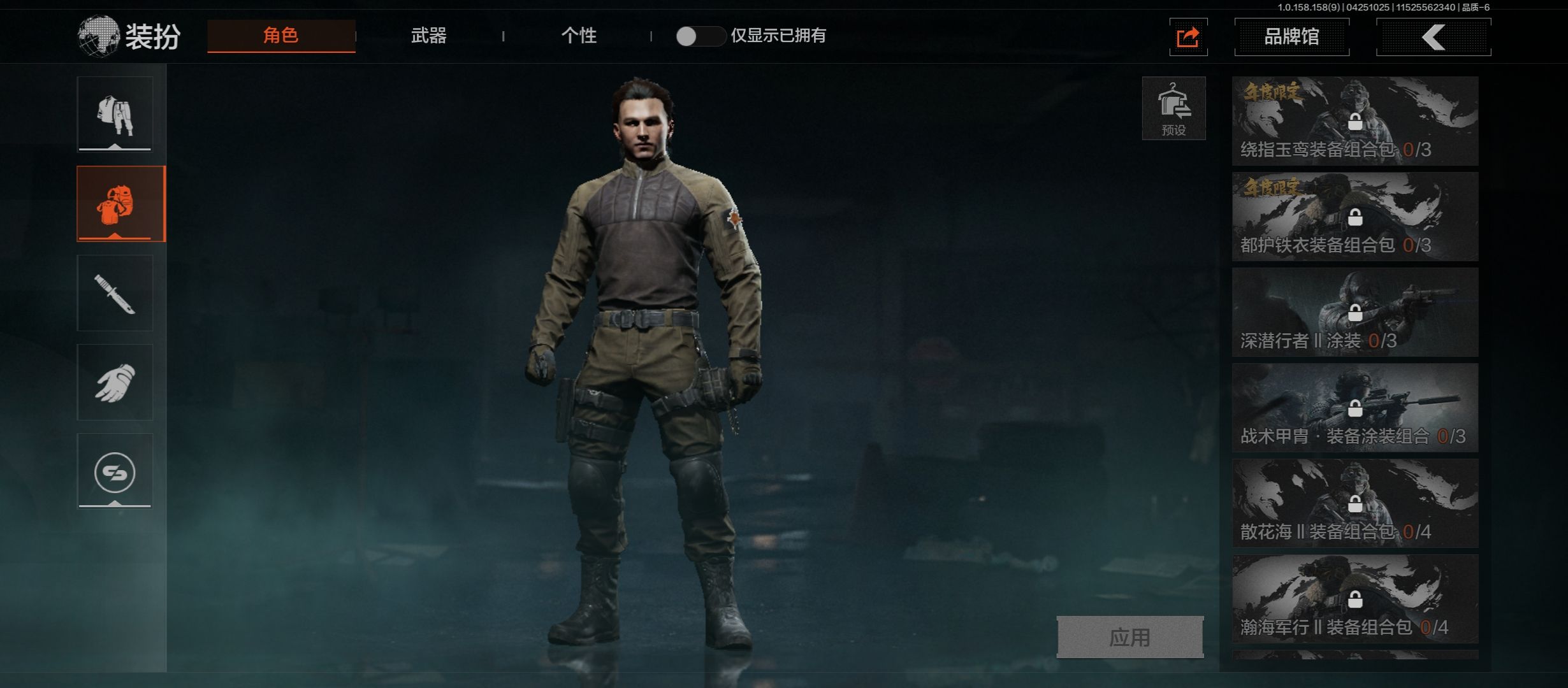Choose 绕指玉弯装备组合包 bundle
This screenshot has width=1568, height=688.
[1354, 121]
